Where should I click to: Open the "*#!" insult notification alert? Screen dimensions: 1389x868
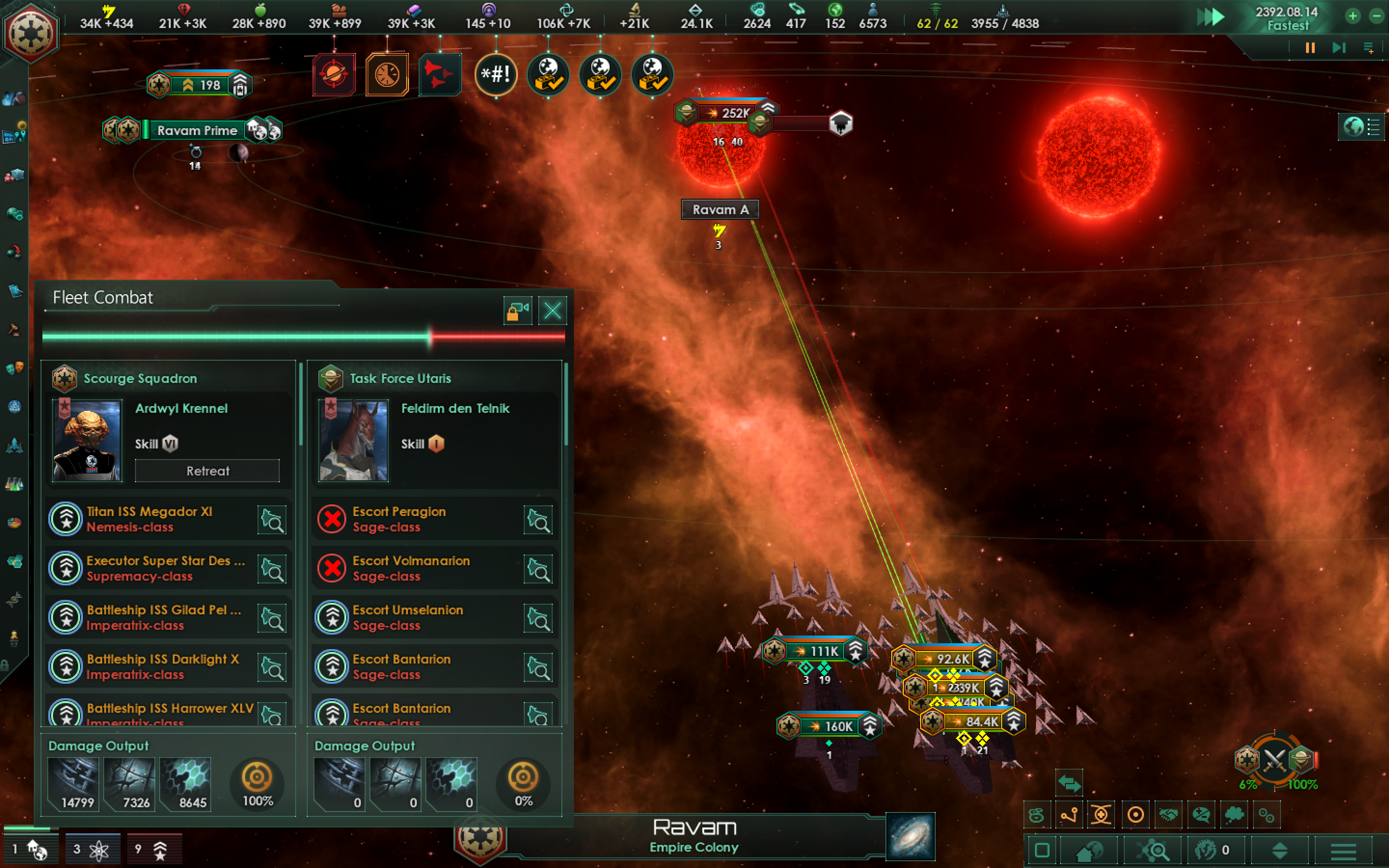(x=496, y=75)
